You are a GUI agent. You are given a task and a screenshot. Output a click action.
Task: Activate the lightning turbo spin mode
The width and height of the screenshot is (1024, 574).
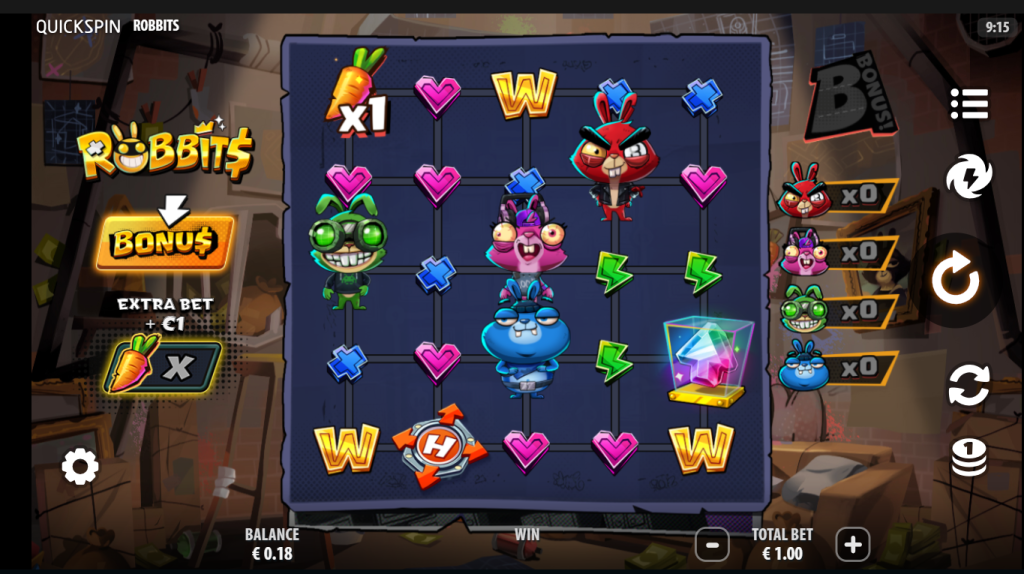pyautogui.click(x=968, y=177)
